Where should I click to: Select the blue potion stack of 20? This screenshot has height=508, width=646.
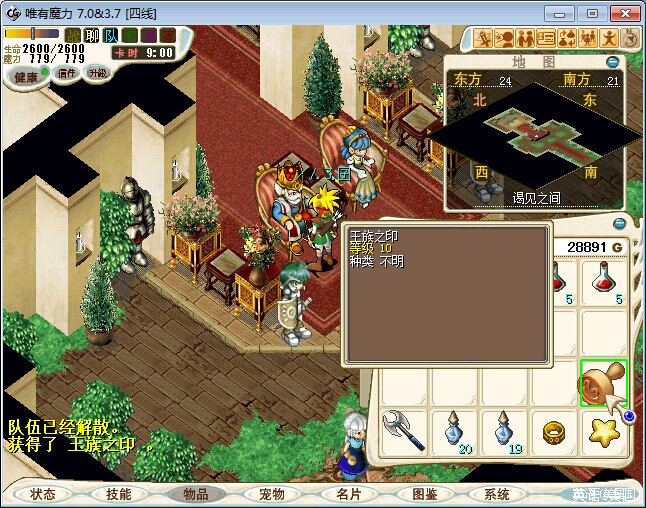tap(455, 432)
